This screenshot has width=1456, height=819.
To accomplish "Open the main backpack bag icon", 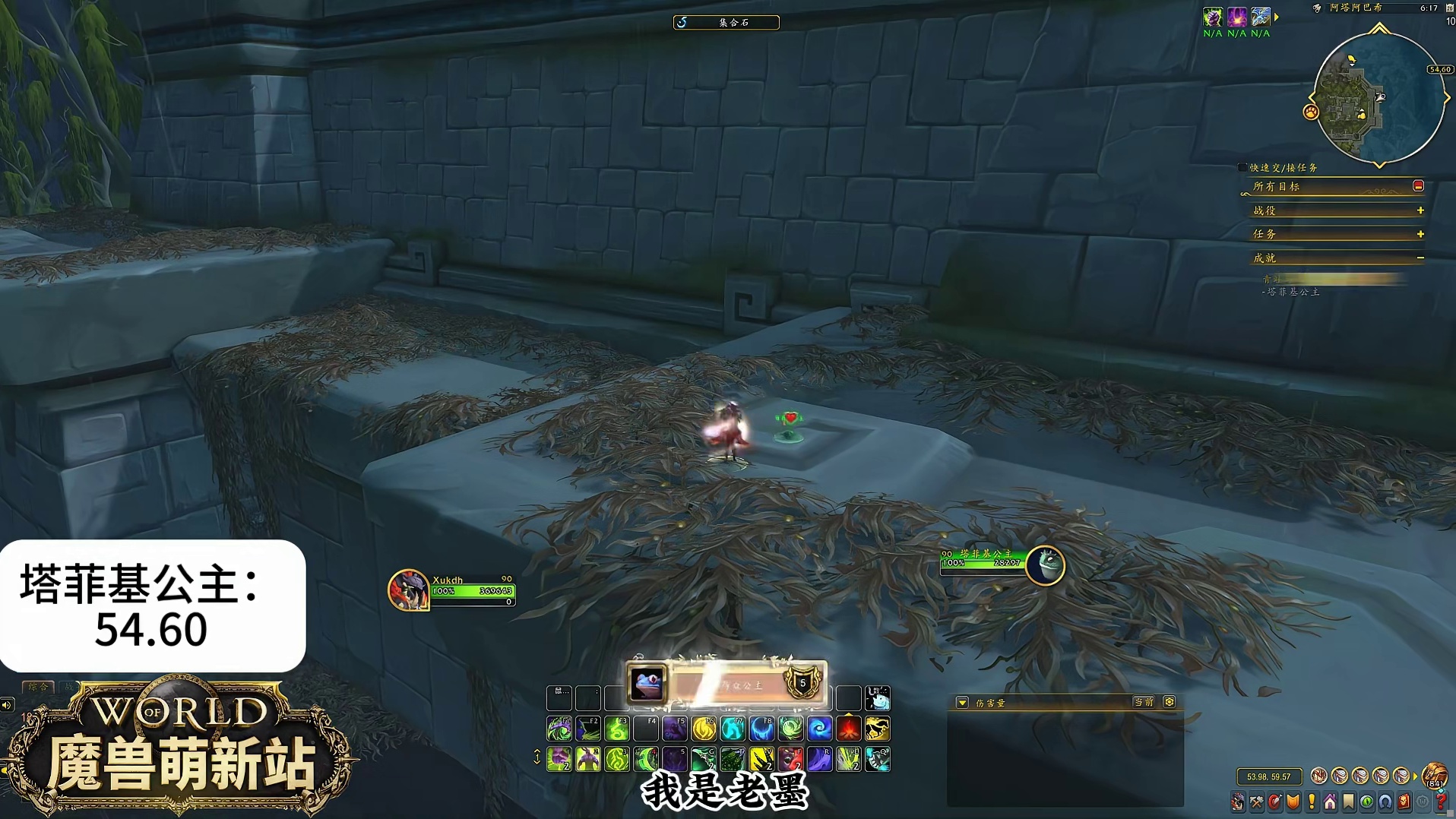I will tap(1434, 776).
